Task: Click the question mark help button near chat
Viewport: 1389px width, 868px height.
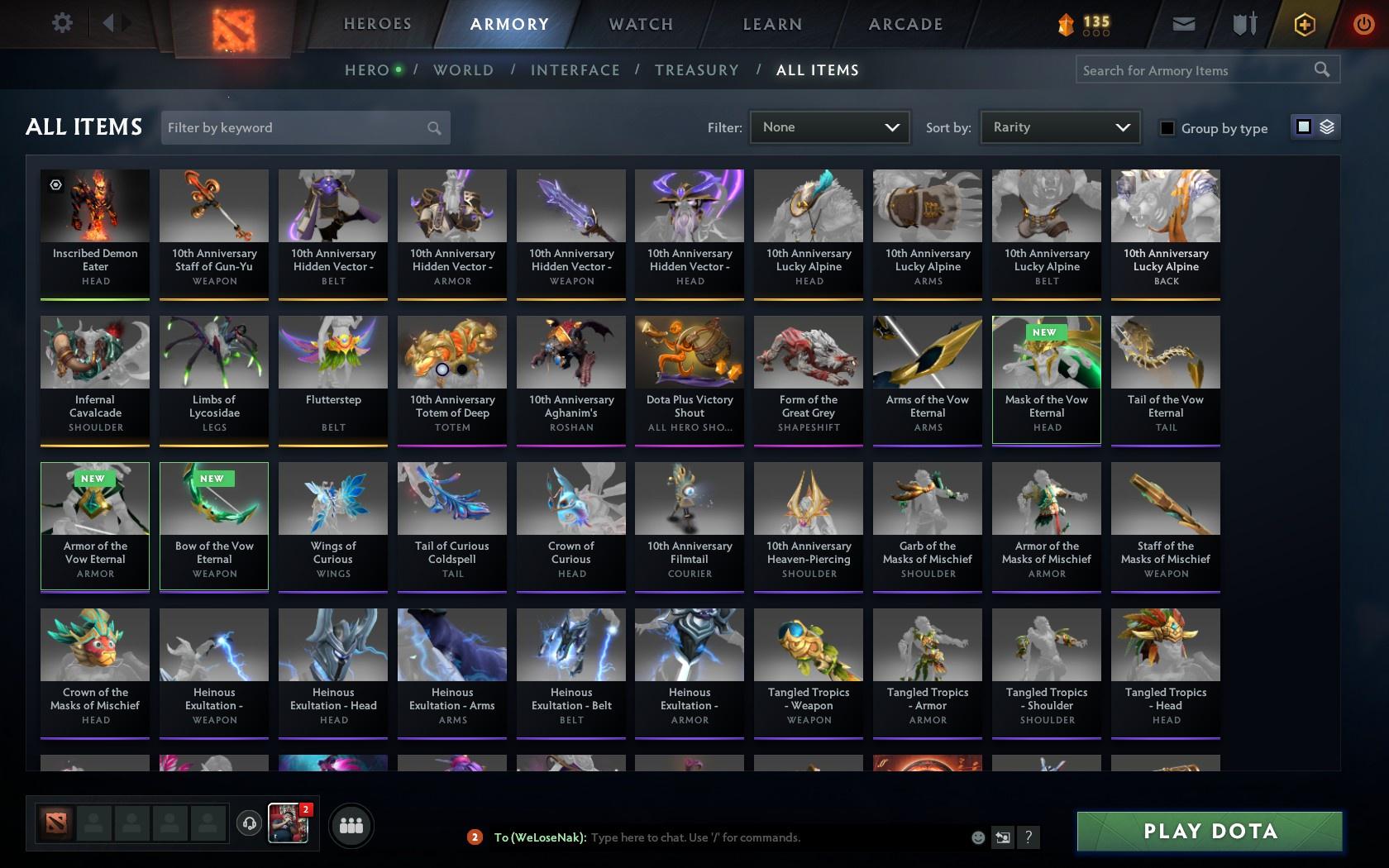Action: (1028, 837)
